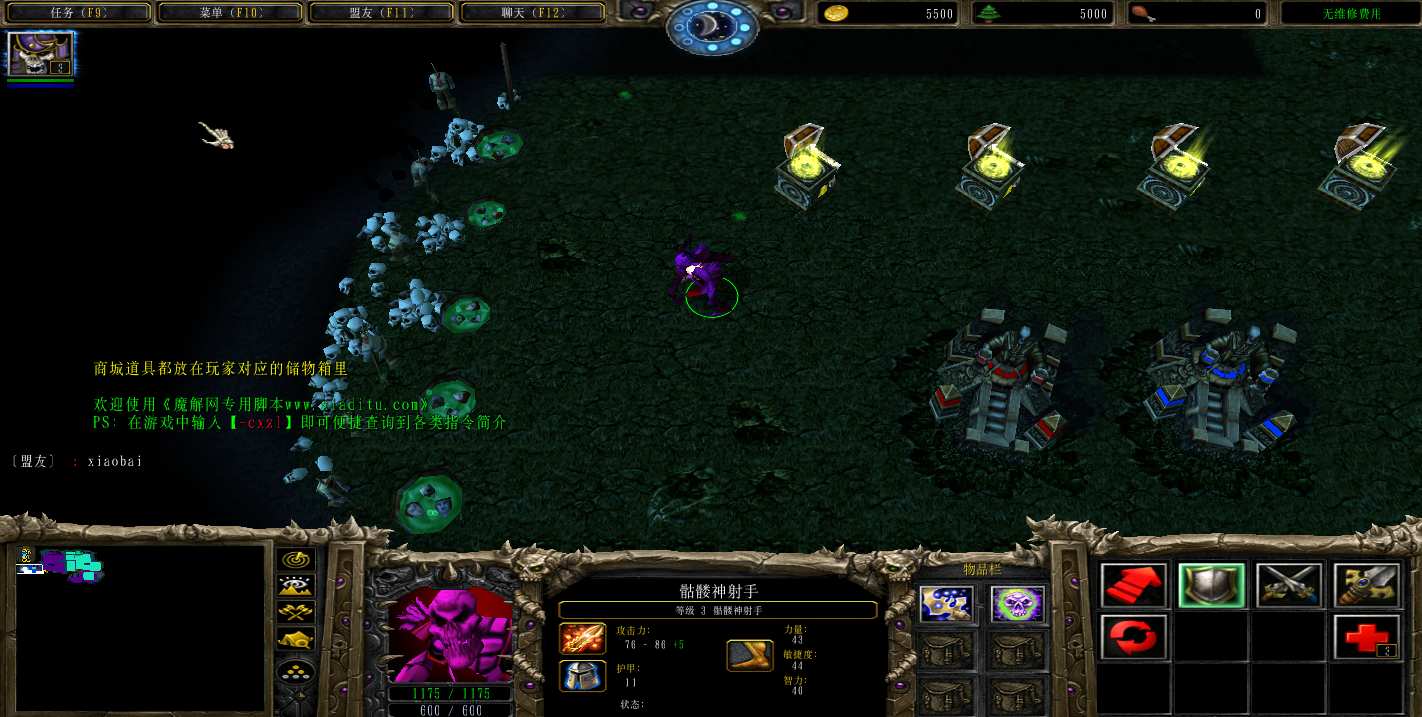This screenshot has height=717, width=1422.
Task: Open the 菜单 (F10) game menu
Action: click(x=231, y=13)
